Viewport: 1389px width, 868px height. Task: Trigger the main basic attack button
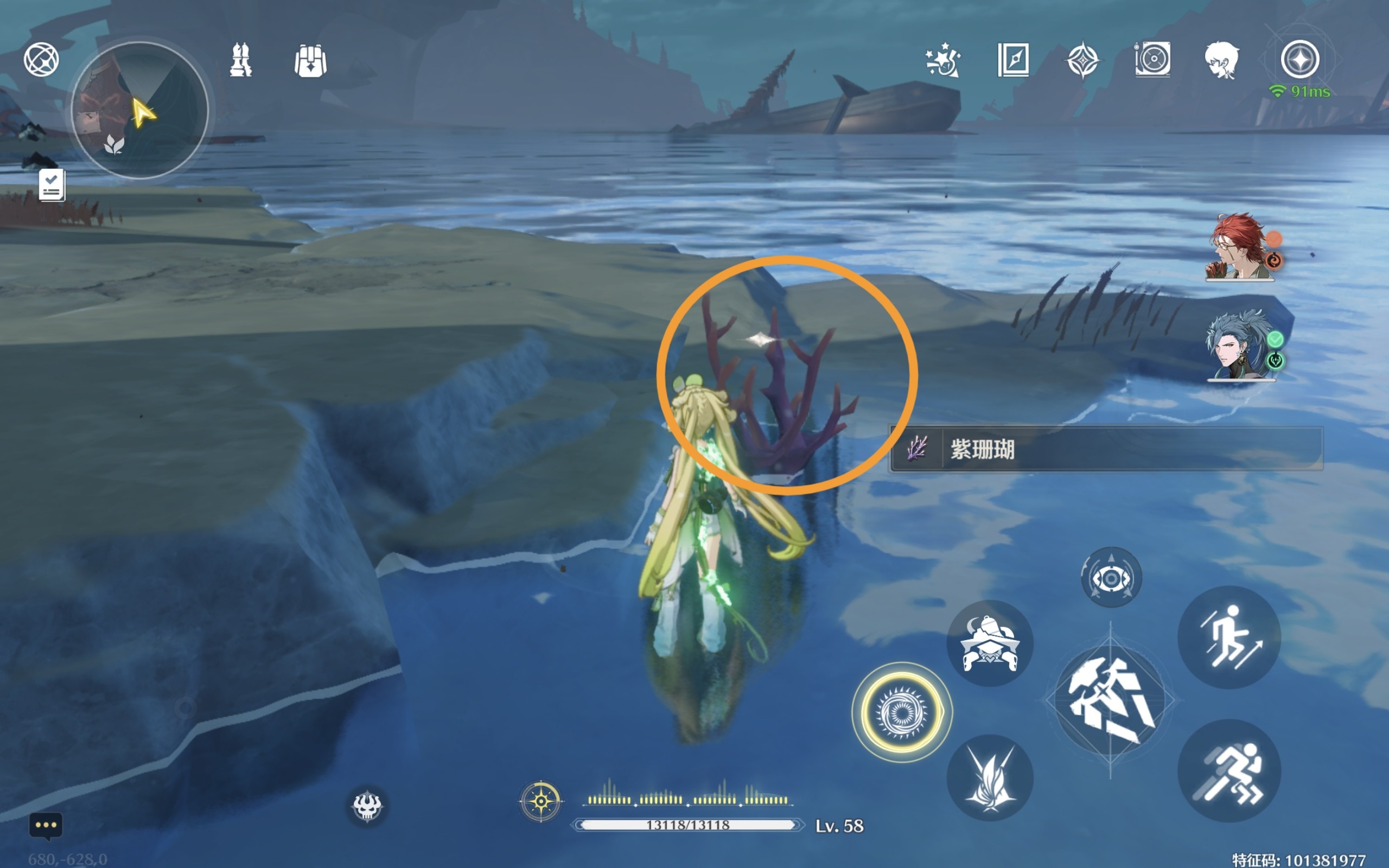coord(1110,701)
